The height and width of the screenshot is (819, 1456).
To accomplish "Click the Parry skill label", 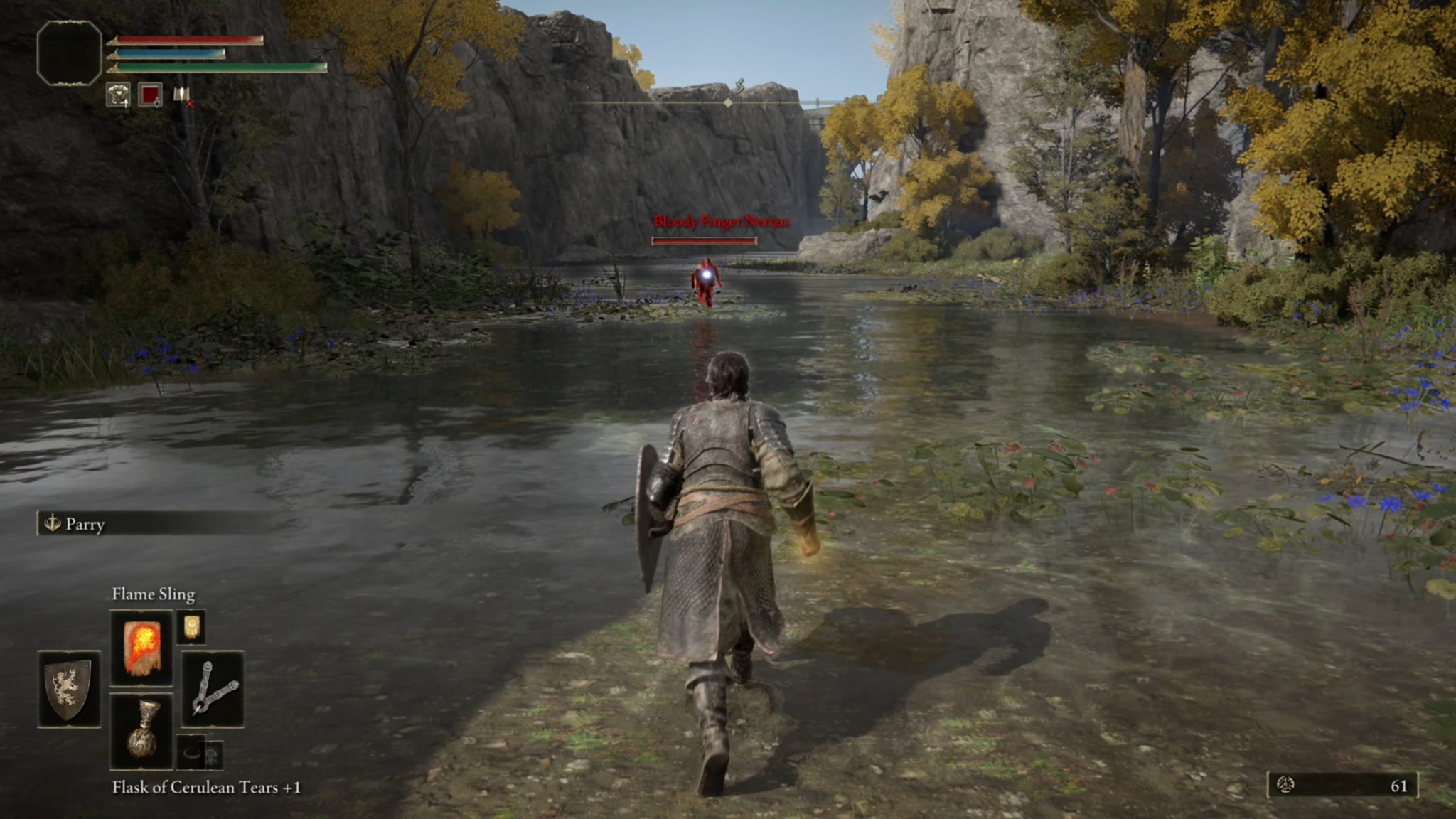I will [84, 525].
